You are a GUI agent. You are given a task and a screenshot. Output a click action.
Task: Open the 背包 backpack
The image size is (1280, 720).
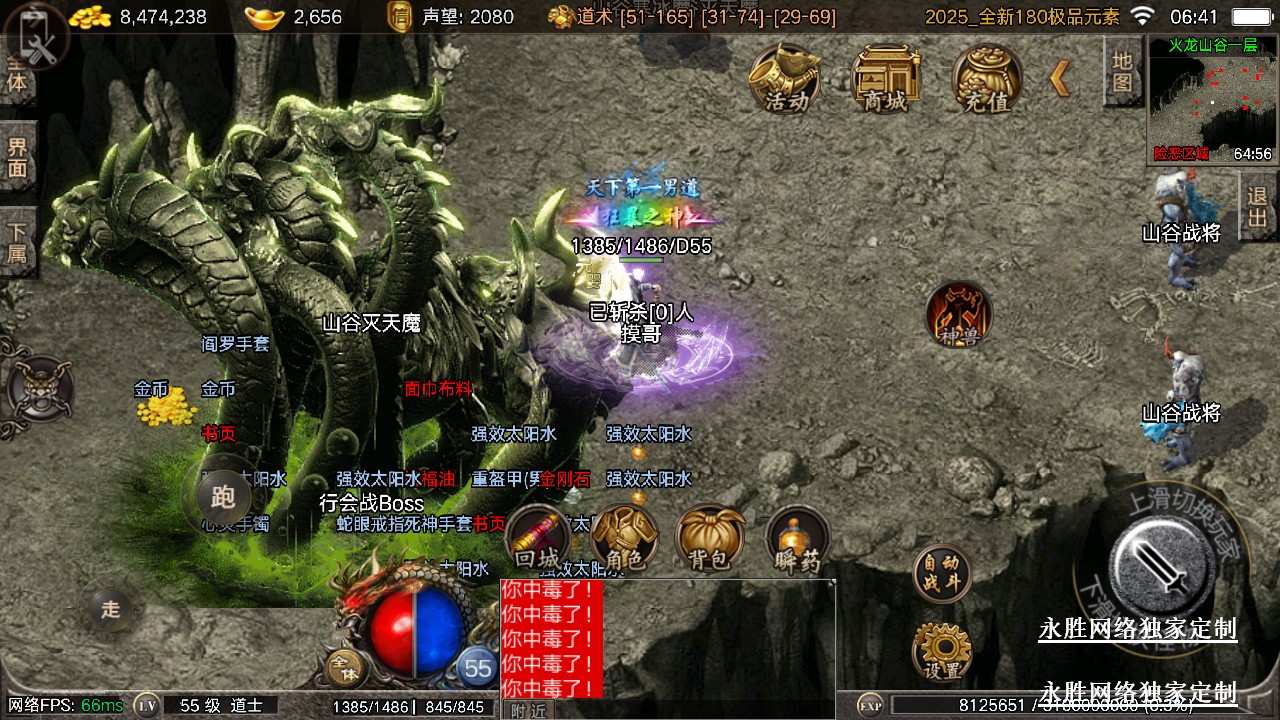click(709, 541)
